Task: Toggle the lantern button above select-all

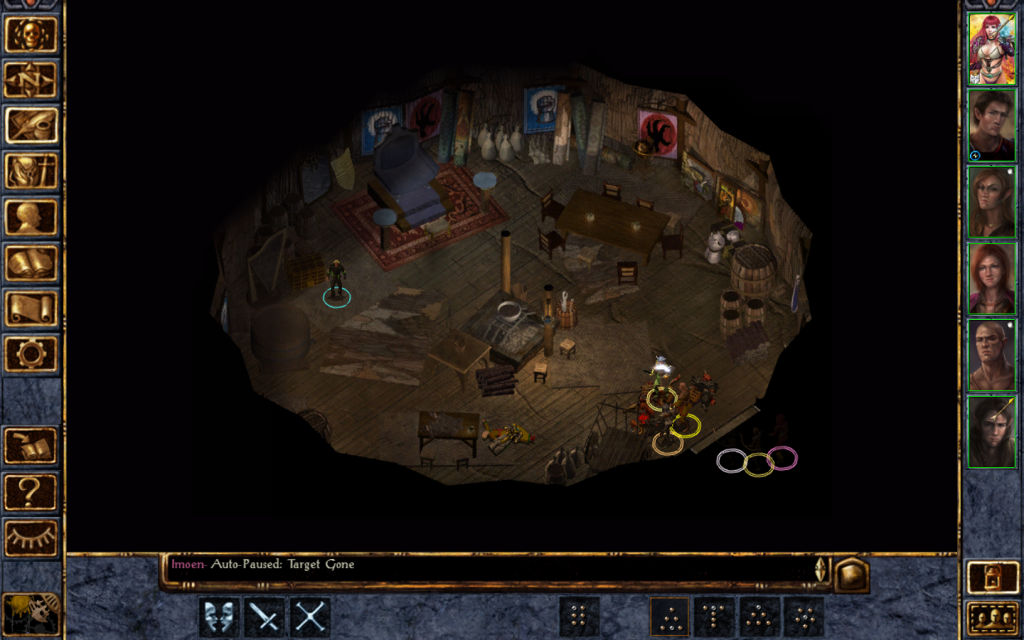Action: point(990,577)
